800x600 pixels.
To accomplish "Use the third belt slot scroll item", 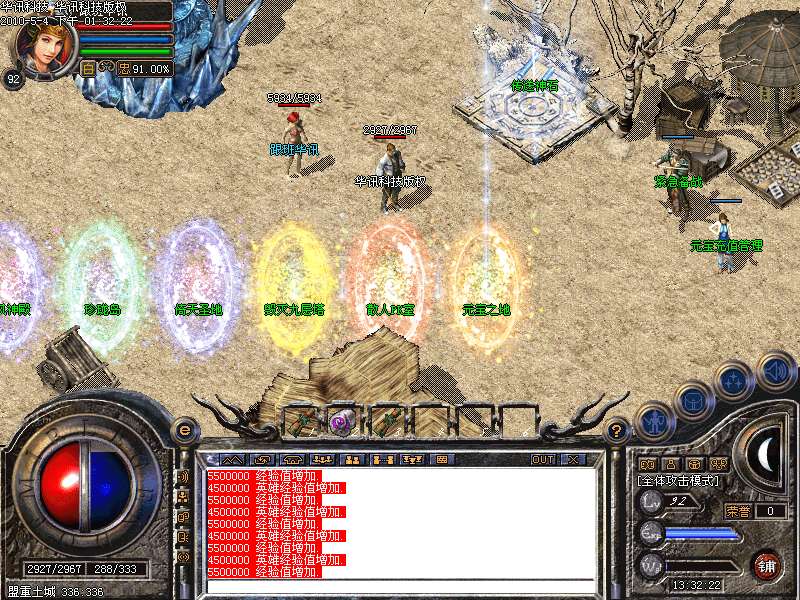I will click(x=384, y=421).
